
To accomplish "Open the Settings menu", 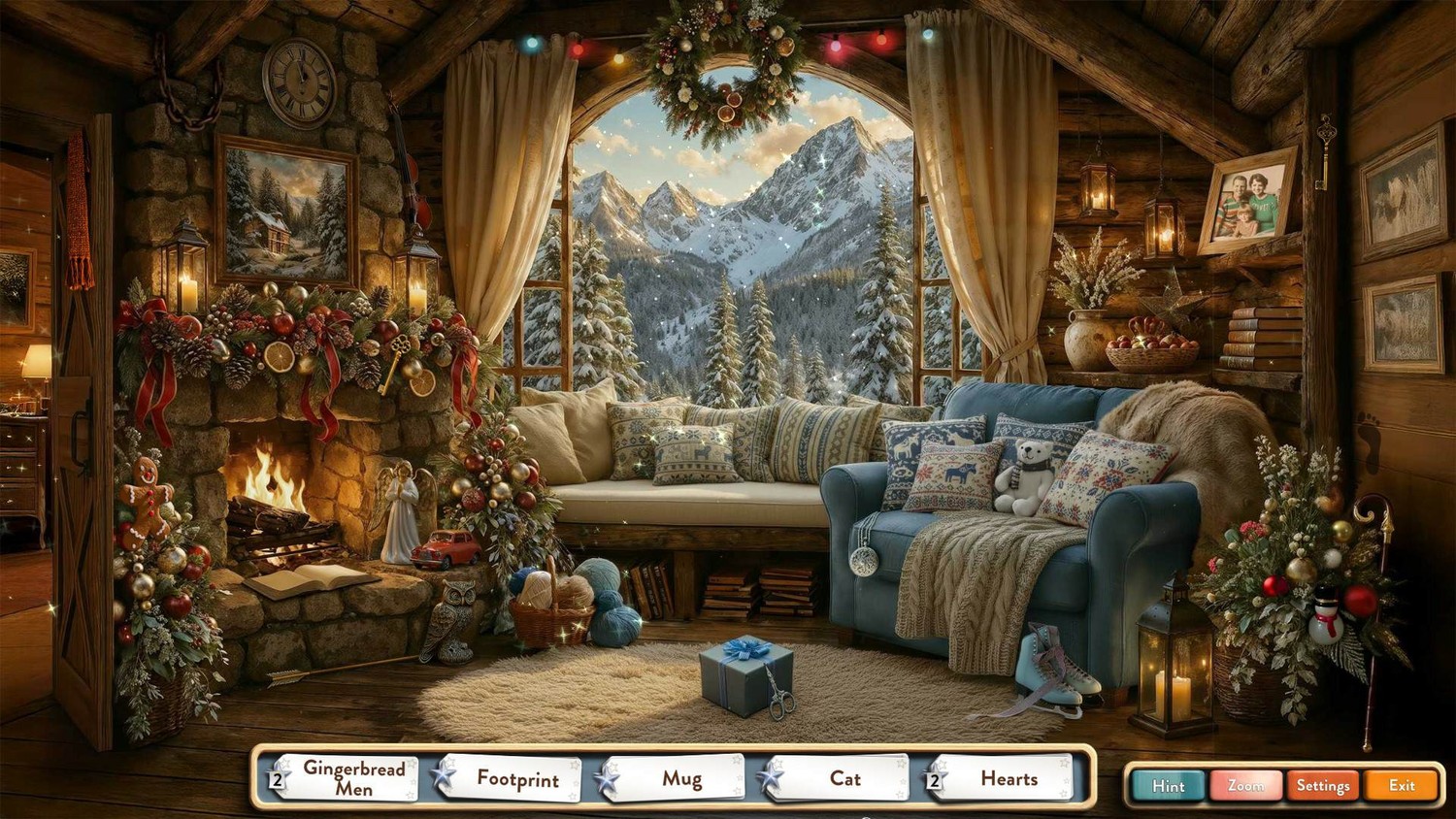I will (1323, 785).
